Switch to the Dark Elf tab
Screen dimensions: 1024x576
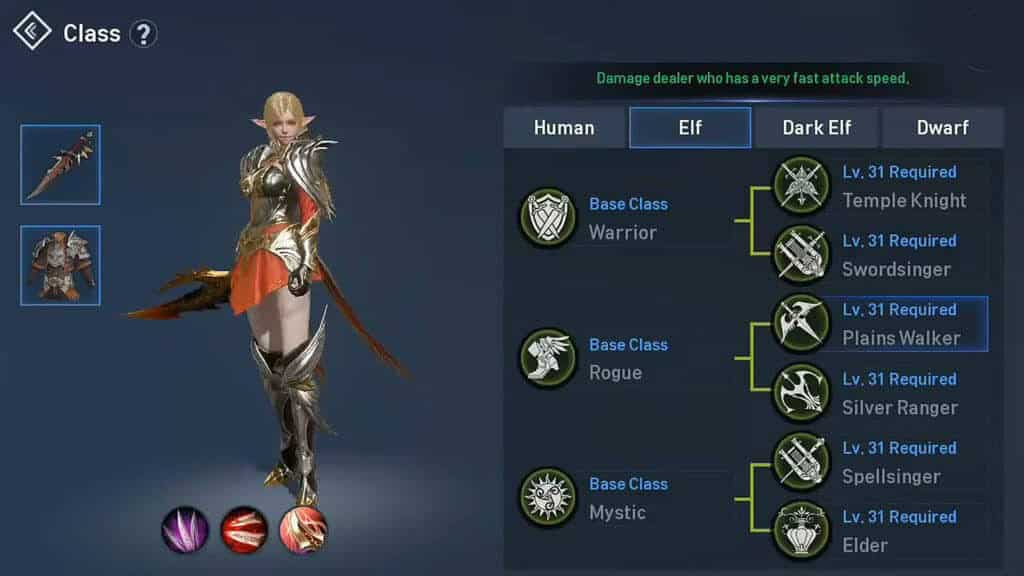[x=816, y=128]
